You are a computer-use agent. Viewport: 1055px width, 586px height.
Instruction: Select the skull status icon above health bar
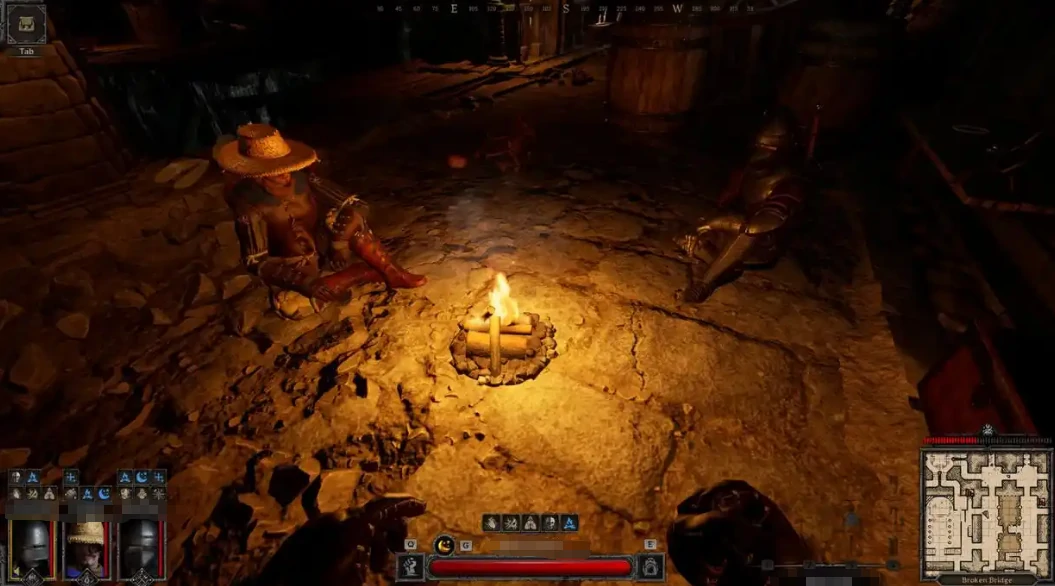(550, 522)
